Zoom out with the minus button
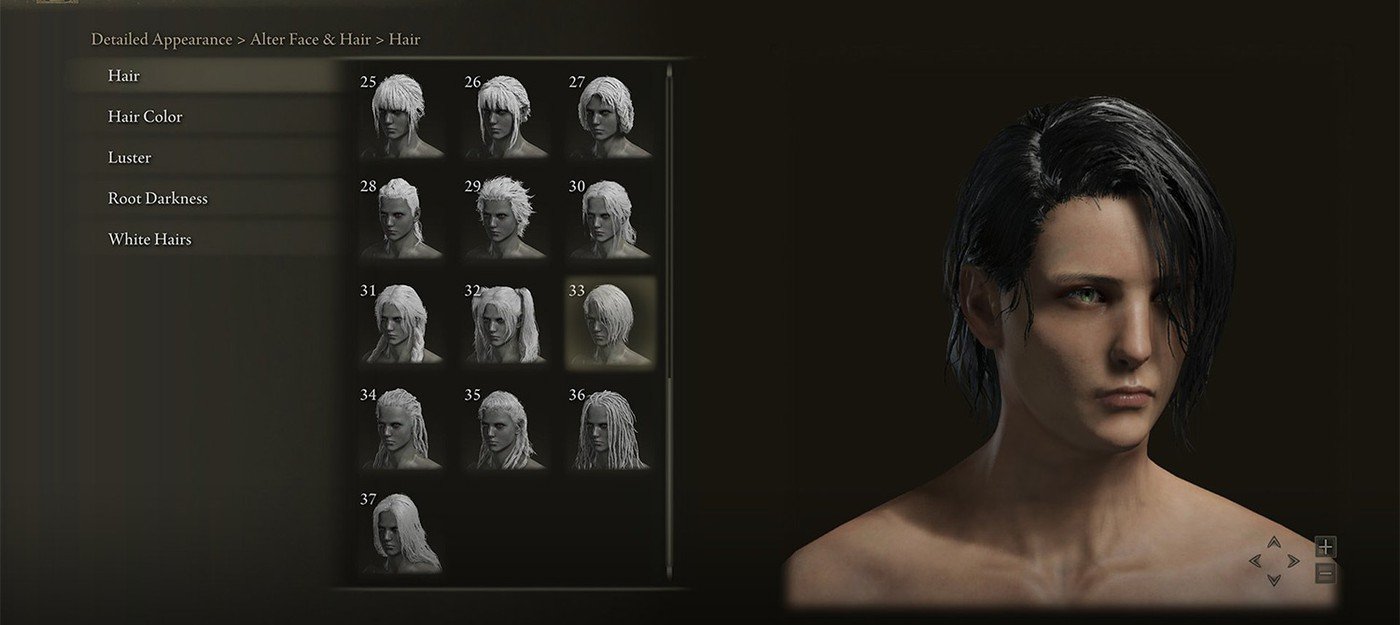Viewport: 1400px width, 625px height. 1325,574
